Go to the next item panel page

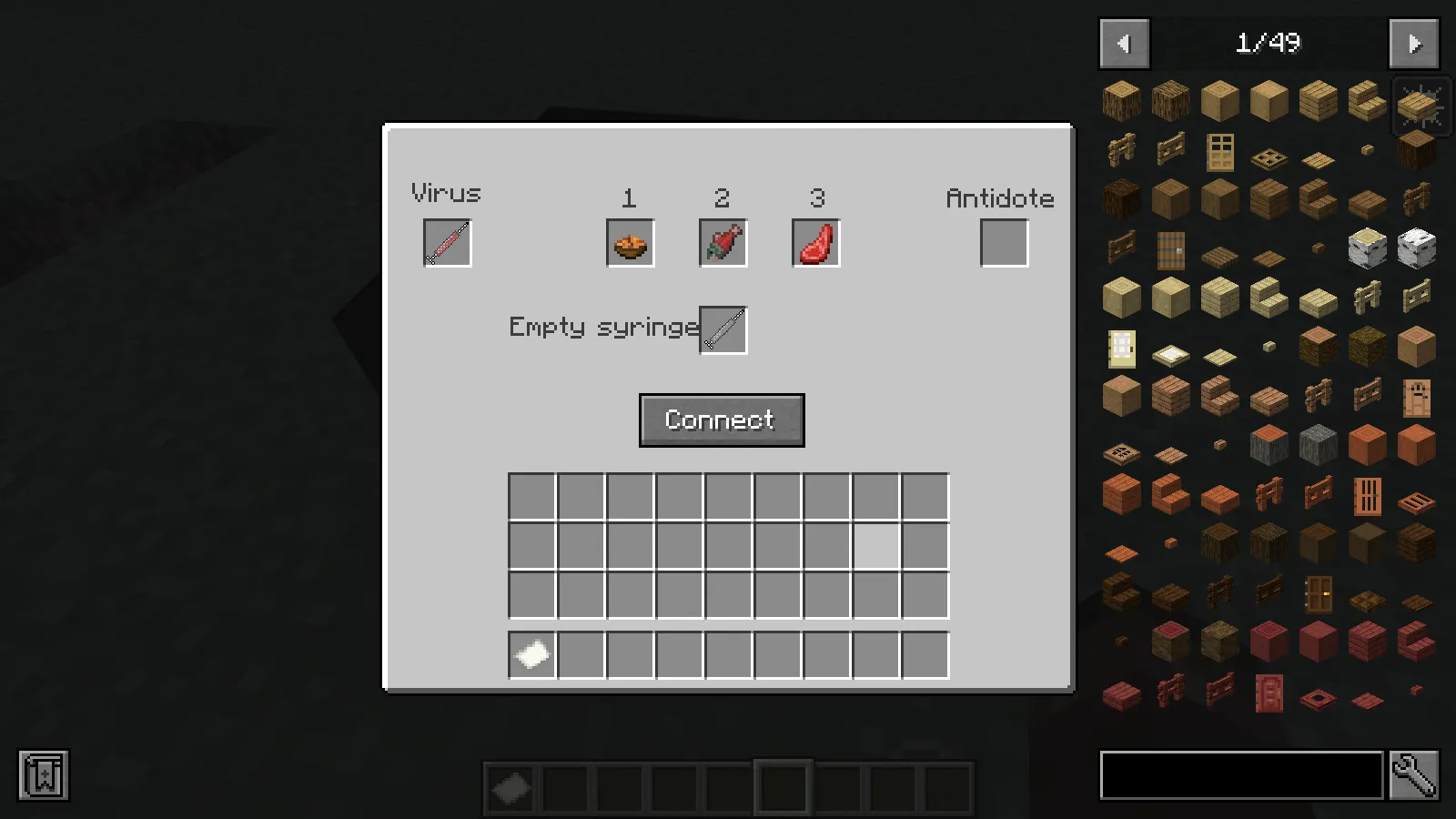click(x=1413, y=43)
